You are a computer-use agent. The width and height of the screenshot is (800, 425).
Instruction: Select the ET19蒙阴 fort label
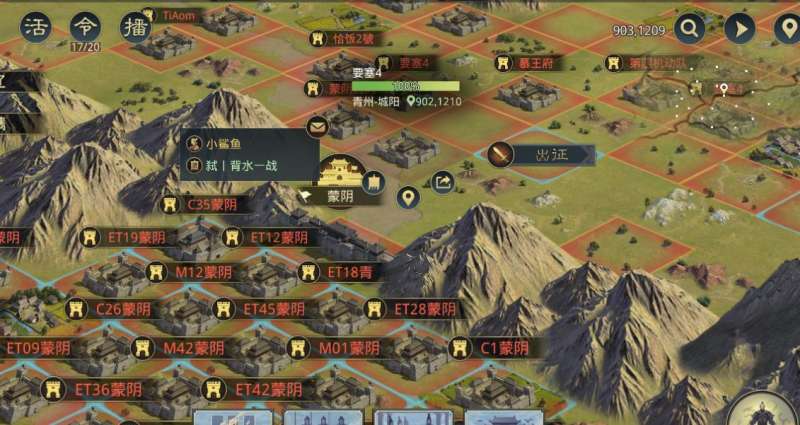point(130,238)
